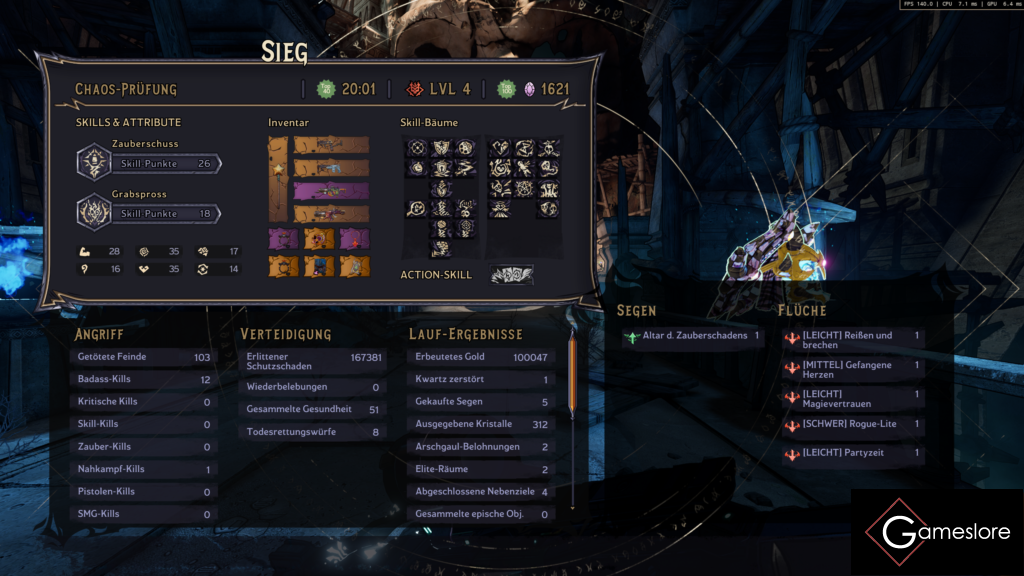1024x576 pixels.
Task: Inspect the tall melee weapon slot with star
Action: coord(279,179)
